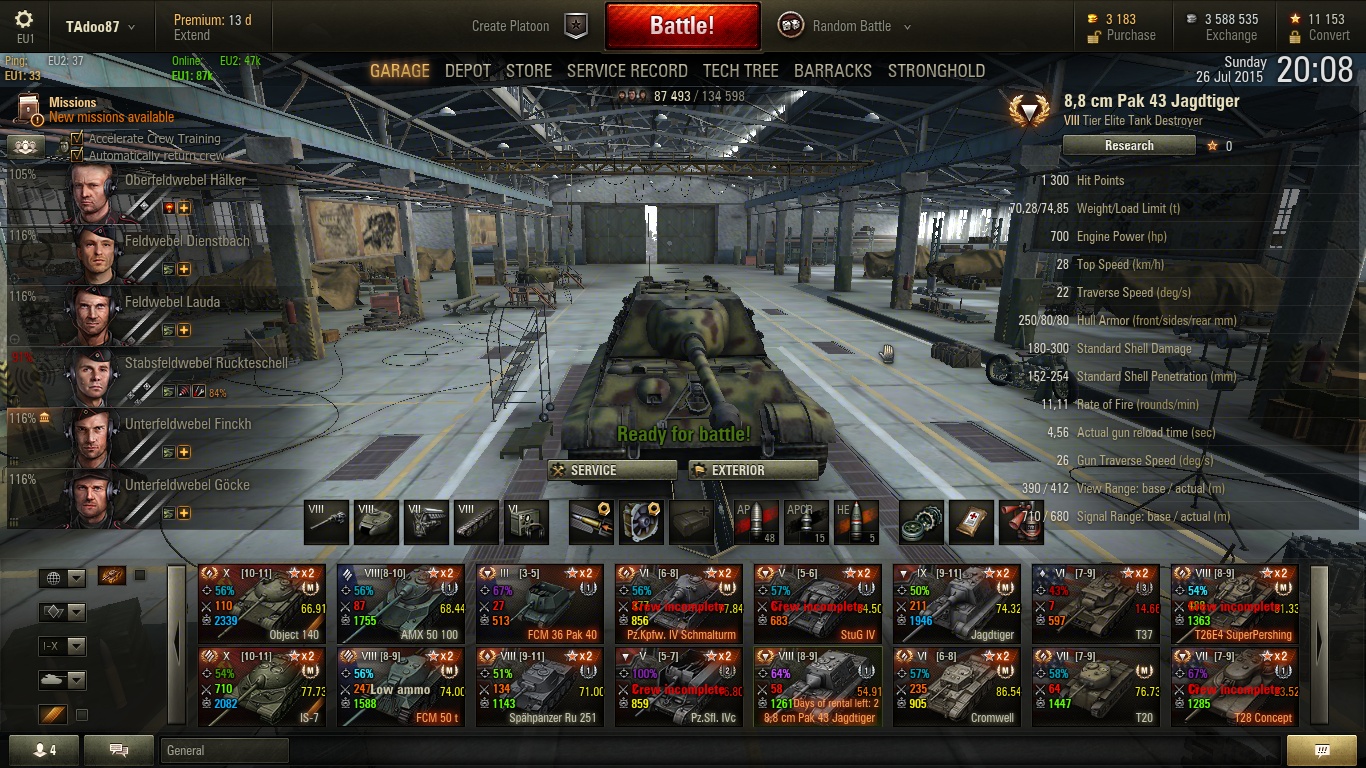This screenshot has height=768, width=1366.
Task: Open the Exterior customization
Action: click(x=753, y=470)
